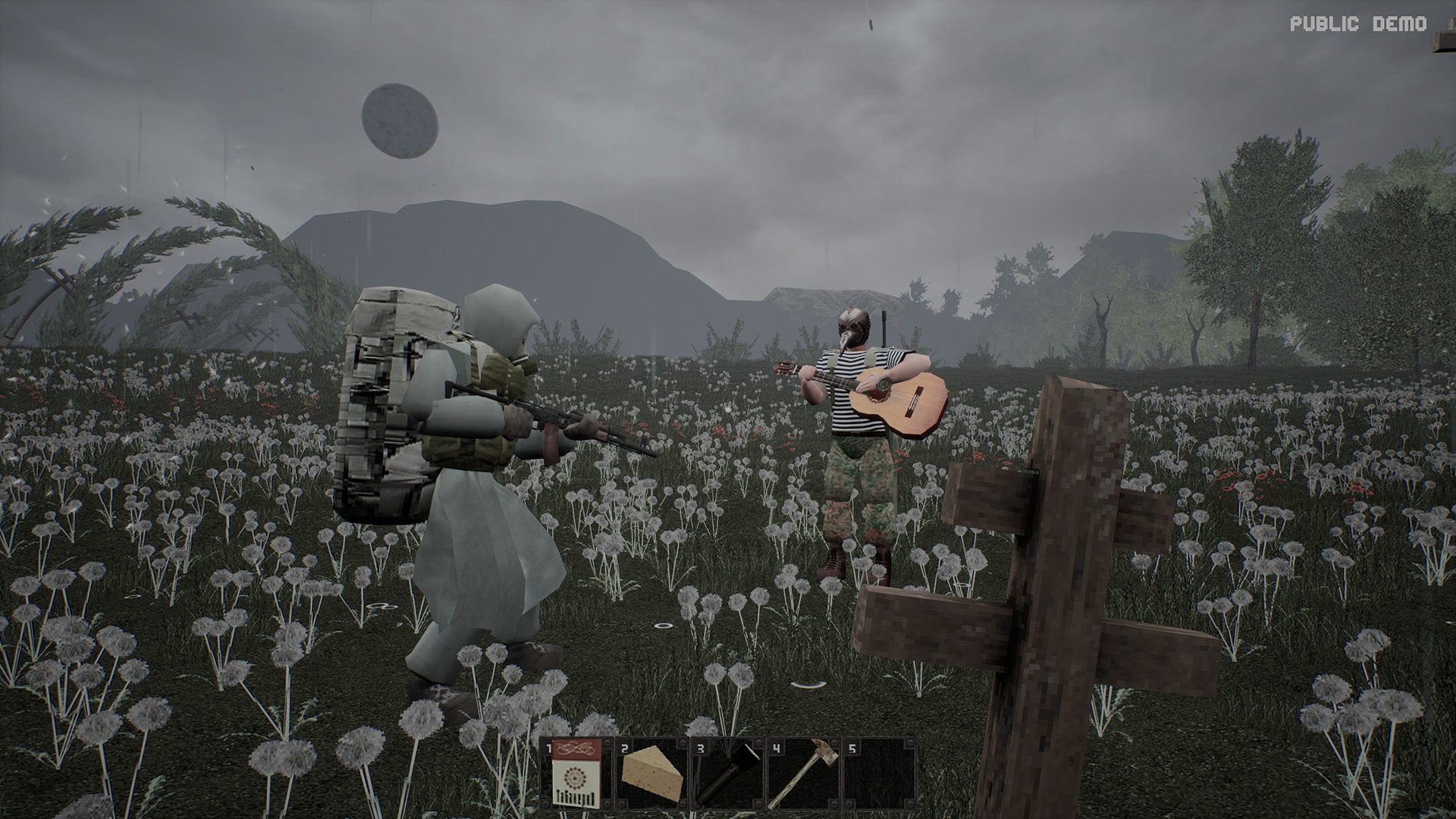Select the hammer hotbar slot
The width and height of the screenshot is (1456, 819).
click(803, 775)
